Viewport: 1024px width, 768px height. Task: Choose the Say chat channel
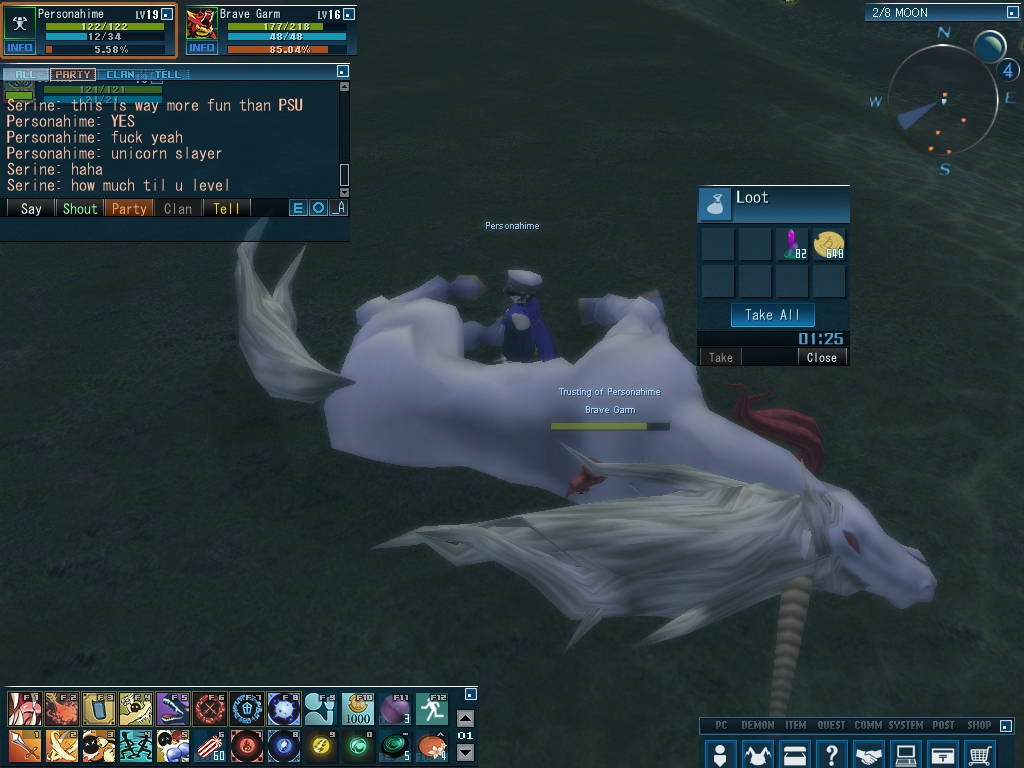click(x=31, y=208)
